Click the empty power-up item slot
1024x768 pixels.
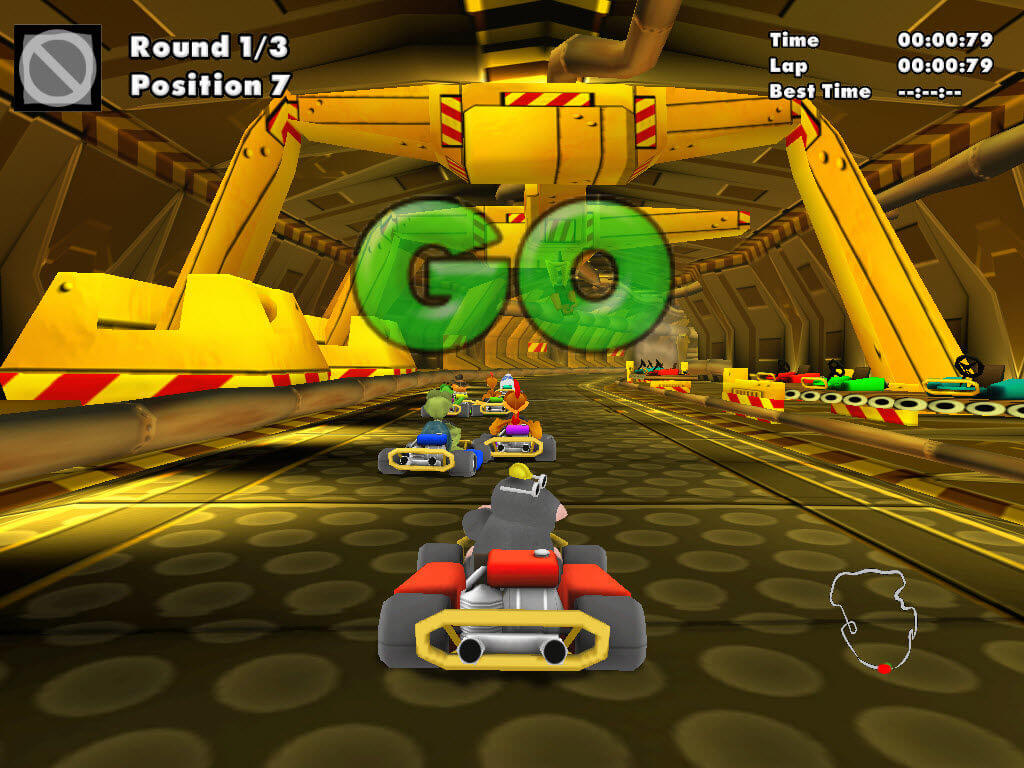click(57, 67)
